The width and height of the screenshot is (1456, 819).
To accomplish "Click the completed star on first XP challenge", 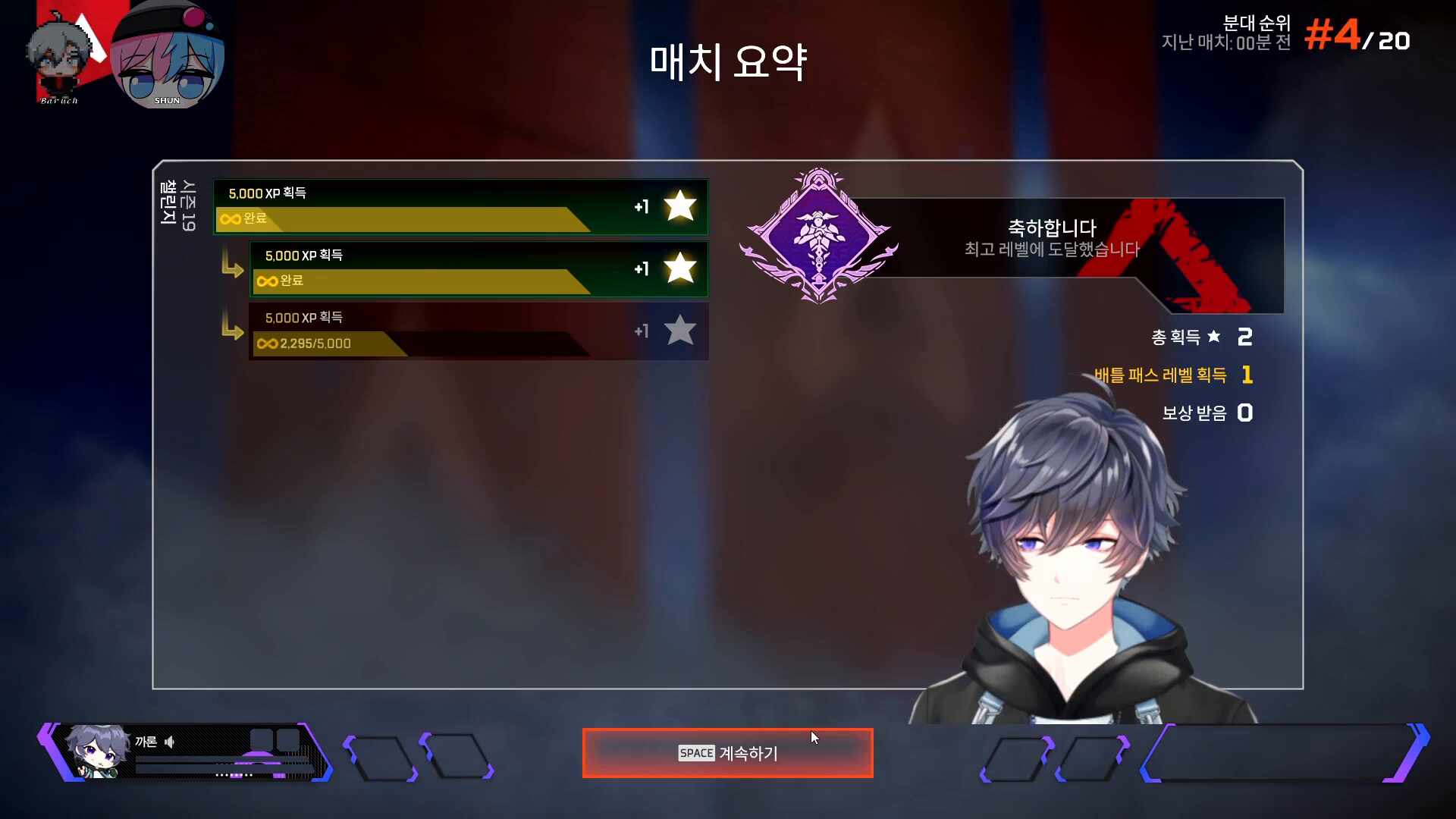I will point(679,206).
